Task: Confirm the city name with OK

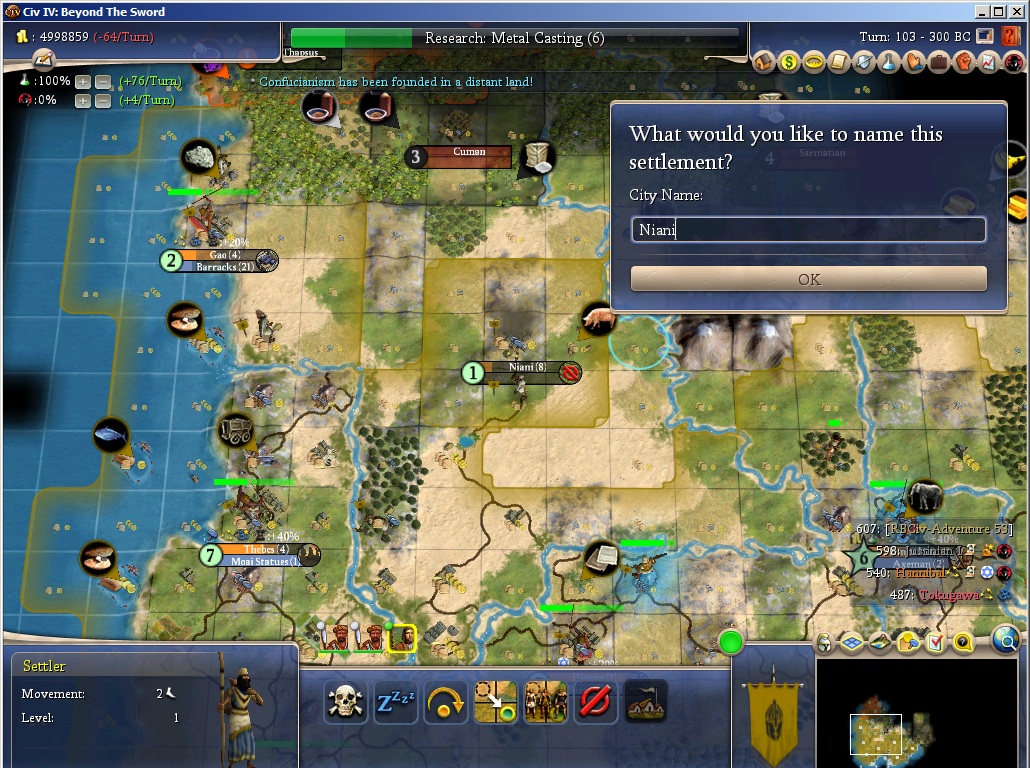Action: pyautogui.click(x=808, y=279)
